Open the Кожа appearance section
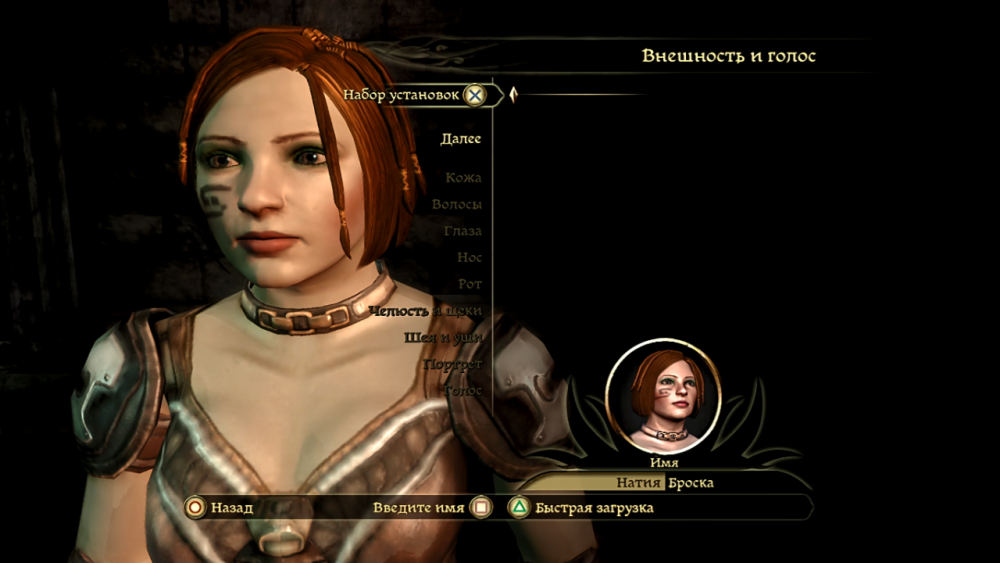Viewport: 1000px width, 563px height. 463,178
